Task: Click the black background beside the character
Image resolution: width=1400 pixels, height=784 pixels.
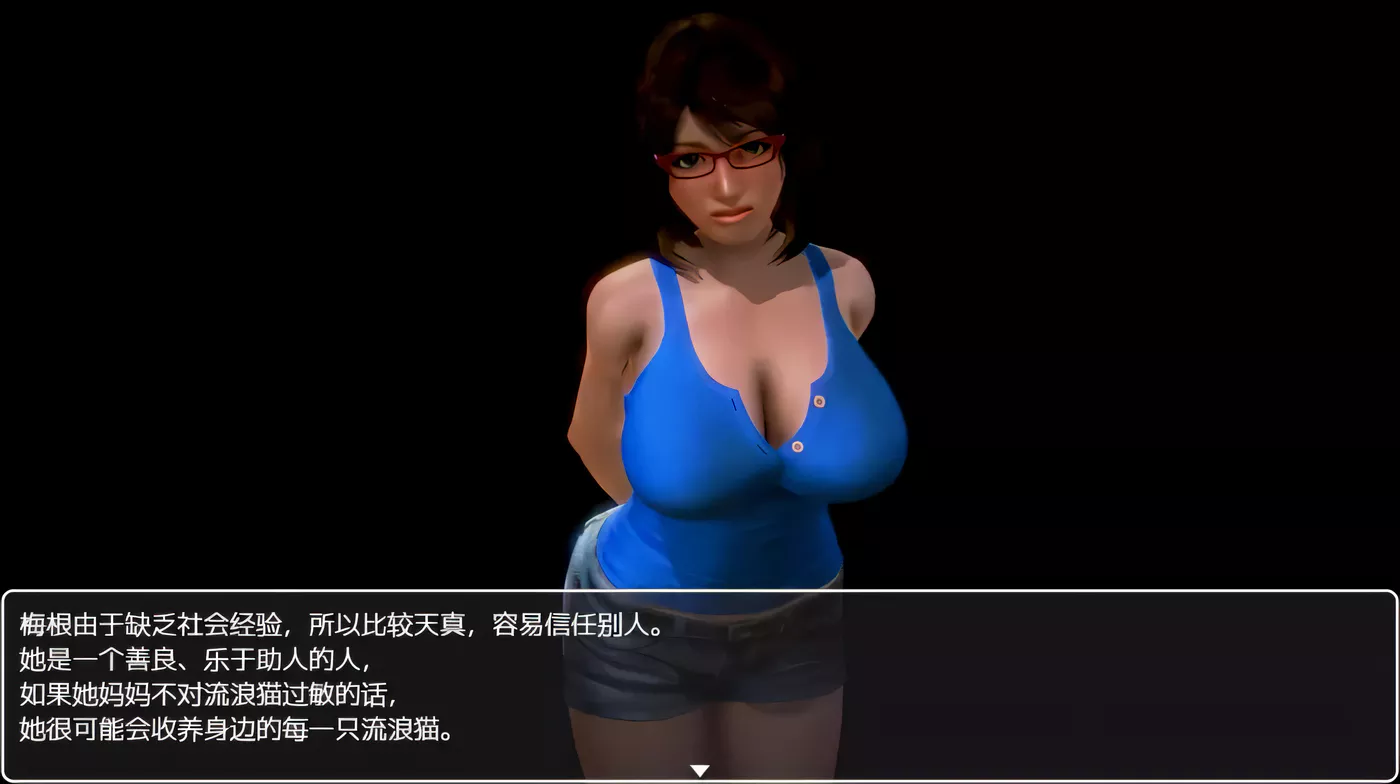Action: point(1150,300)
